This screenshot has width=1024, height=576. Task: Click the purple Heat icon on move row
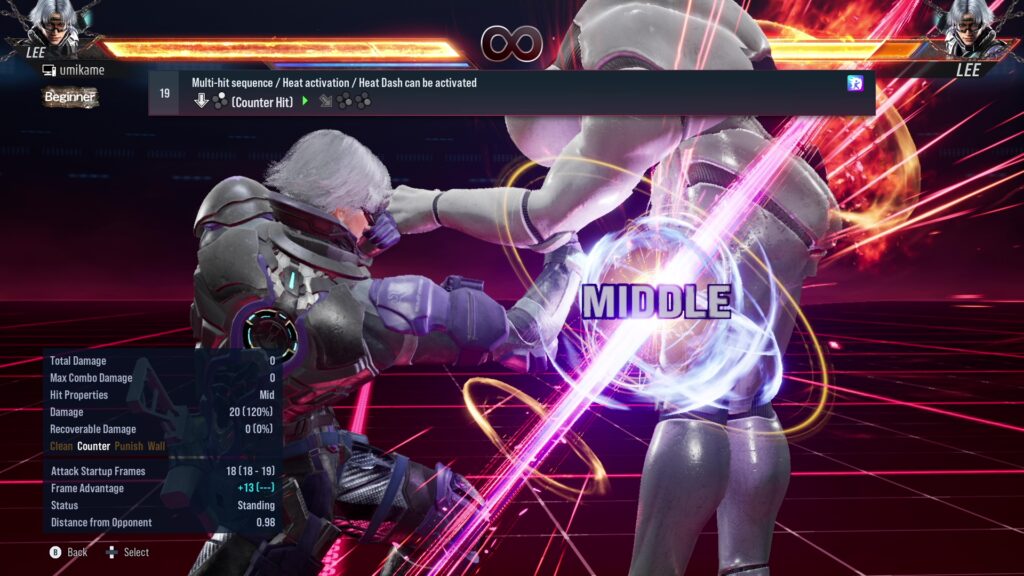coord(855,83)
